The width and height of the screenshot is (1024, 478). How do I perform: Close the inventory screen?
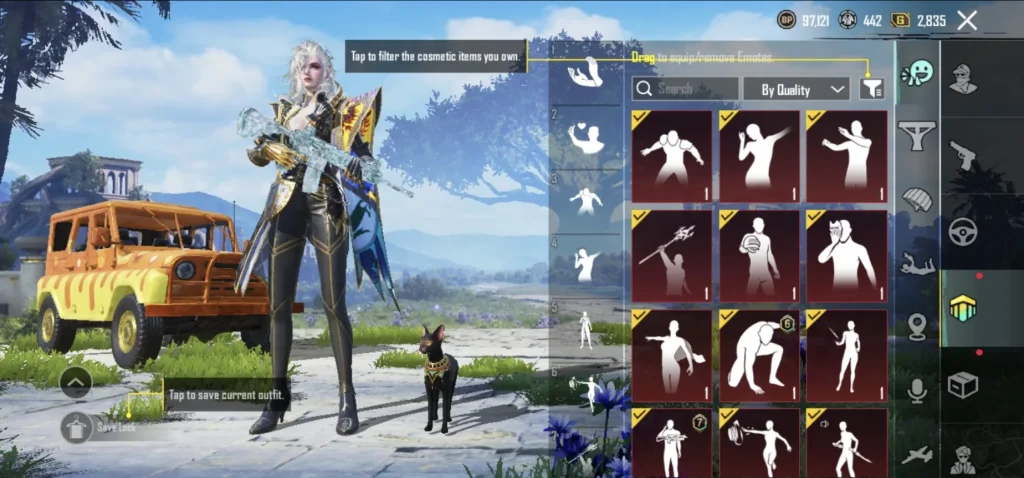coord(967,20)
